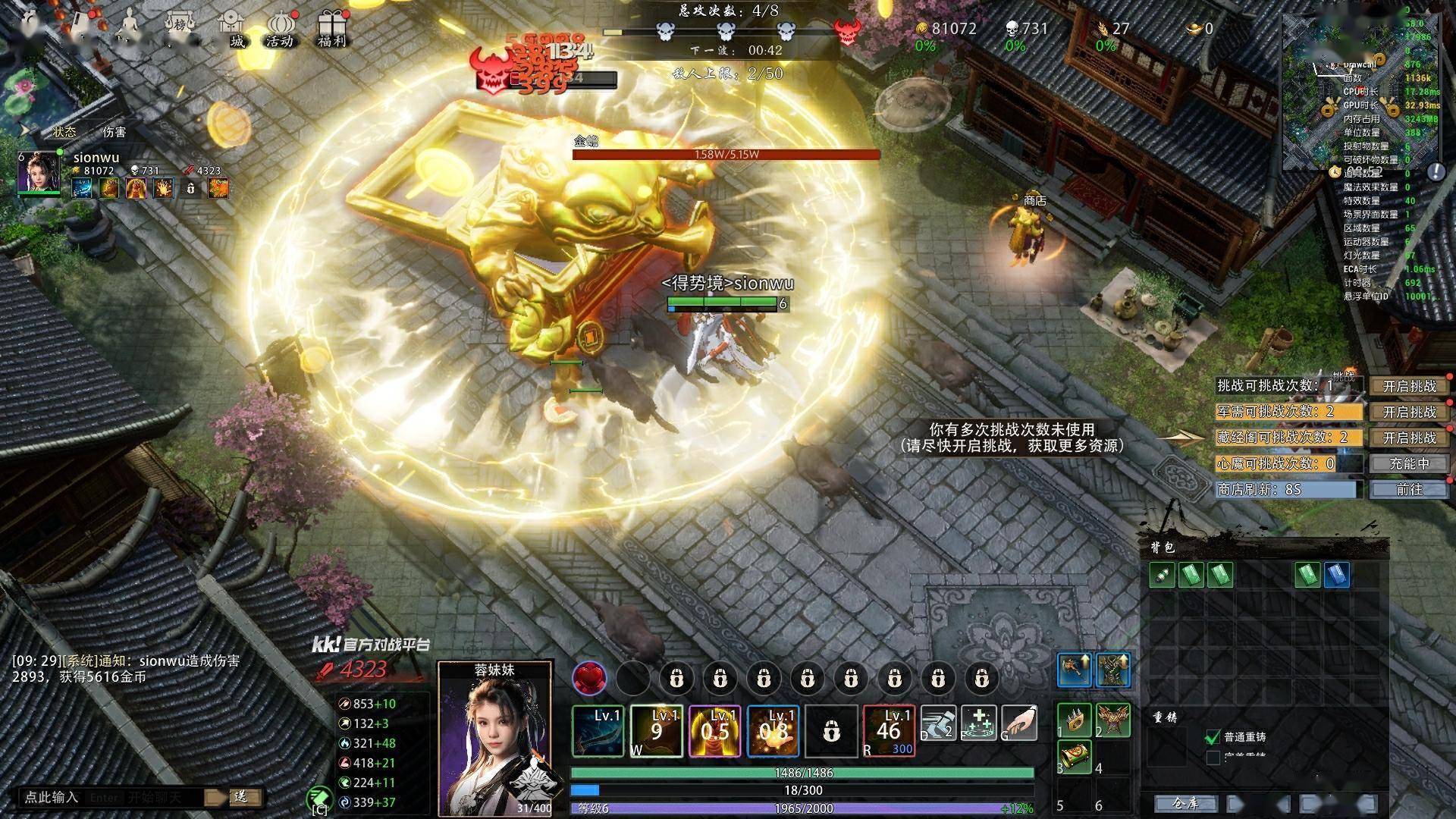Screen dimensions: 1456x819
Task: Select the potion vial in the backpack
Action: [1162, 575]
